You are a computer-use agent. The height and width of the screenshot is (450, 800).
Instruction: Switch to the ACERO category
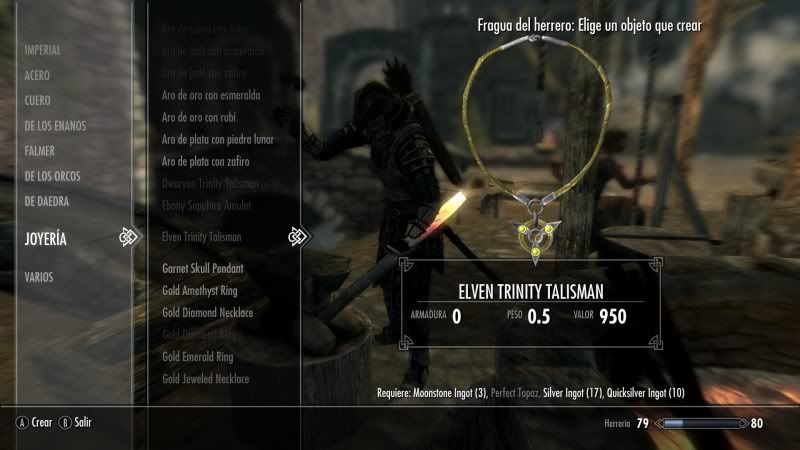pos(38,75)
